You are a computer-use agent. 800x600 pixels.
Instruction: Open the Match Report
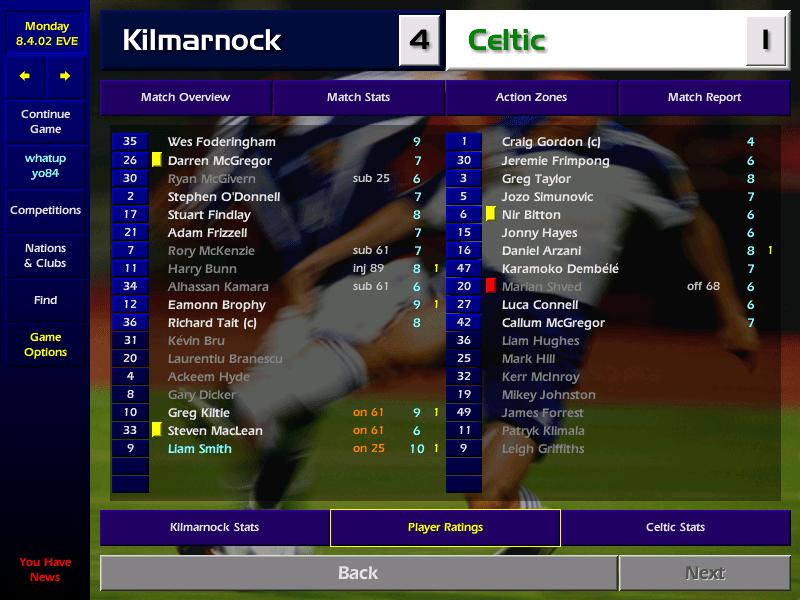click(704, 98)
